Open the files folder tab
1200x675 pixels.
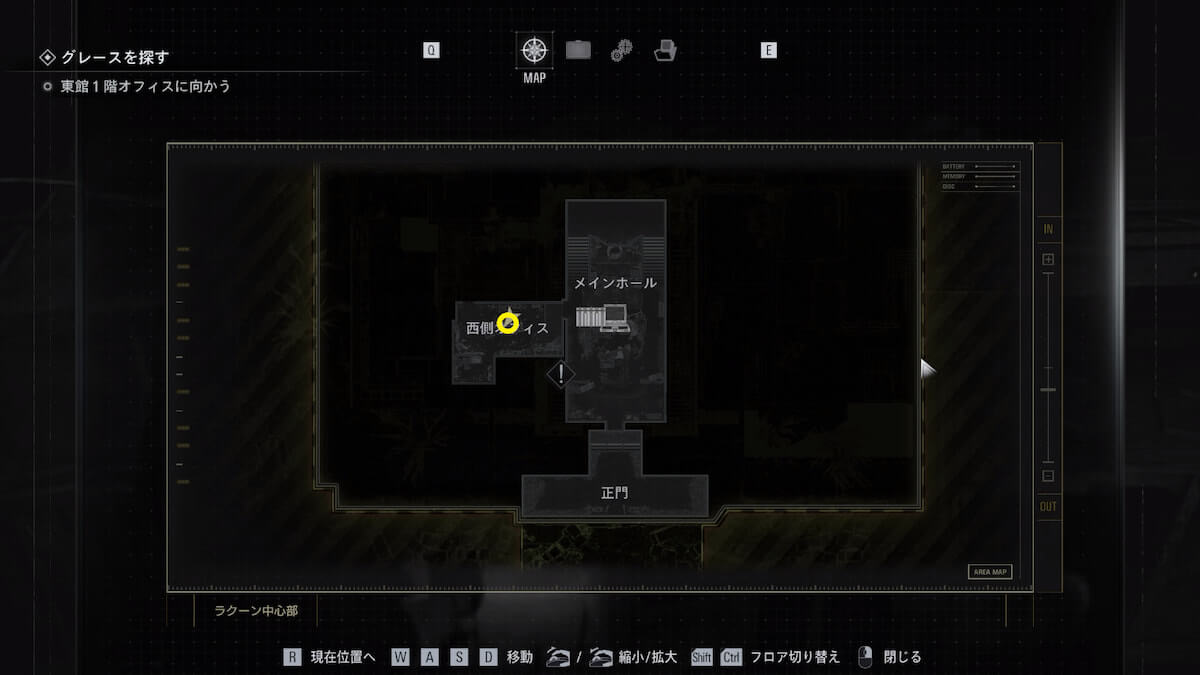[665, 49]
